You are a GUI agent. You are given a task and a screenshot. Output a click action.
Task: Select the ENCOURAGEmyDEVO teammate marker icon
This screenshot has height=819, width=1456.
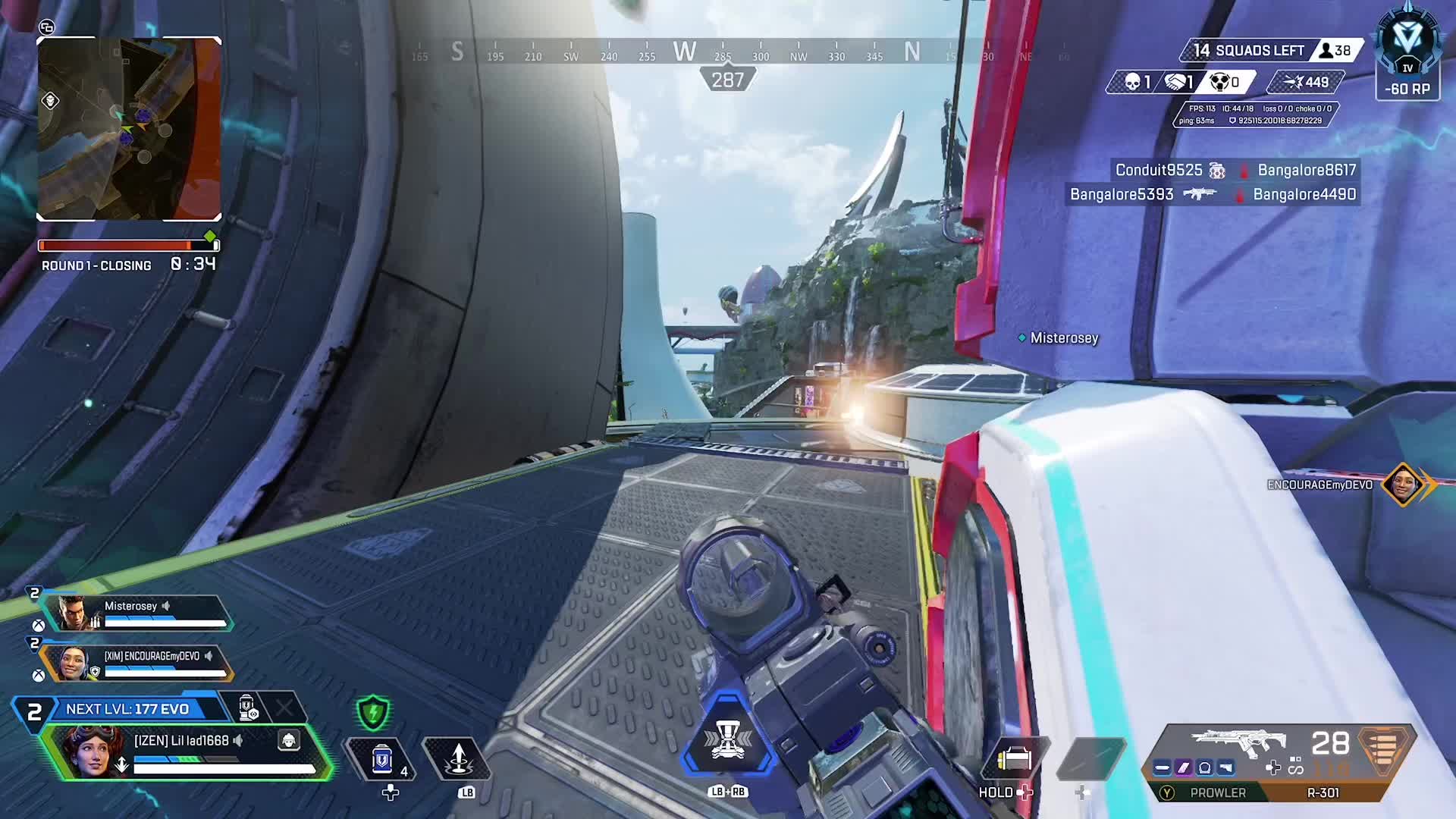pos(1402,484)
